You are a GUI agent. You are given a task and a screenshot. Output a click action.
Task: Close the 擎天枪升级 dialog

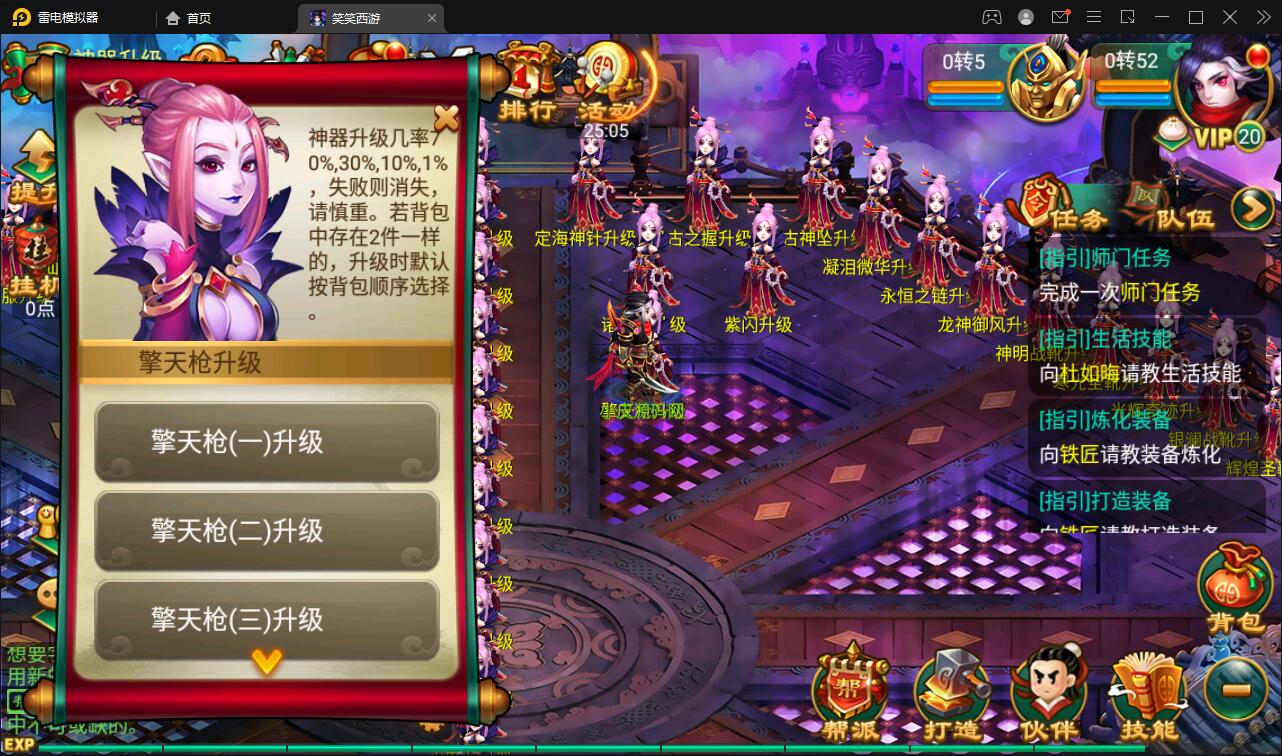[446, 119]
